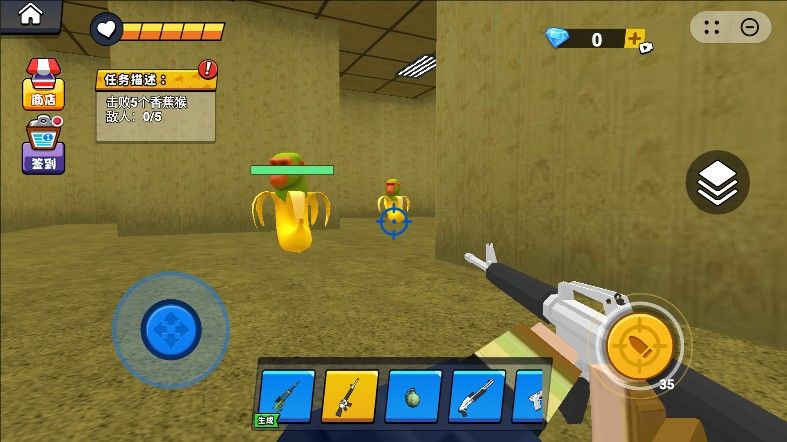Go to the home screen
Viewport: 787px width, 442px height.
[30, 15]
